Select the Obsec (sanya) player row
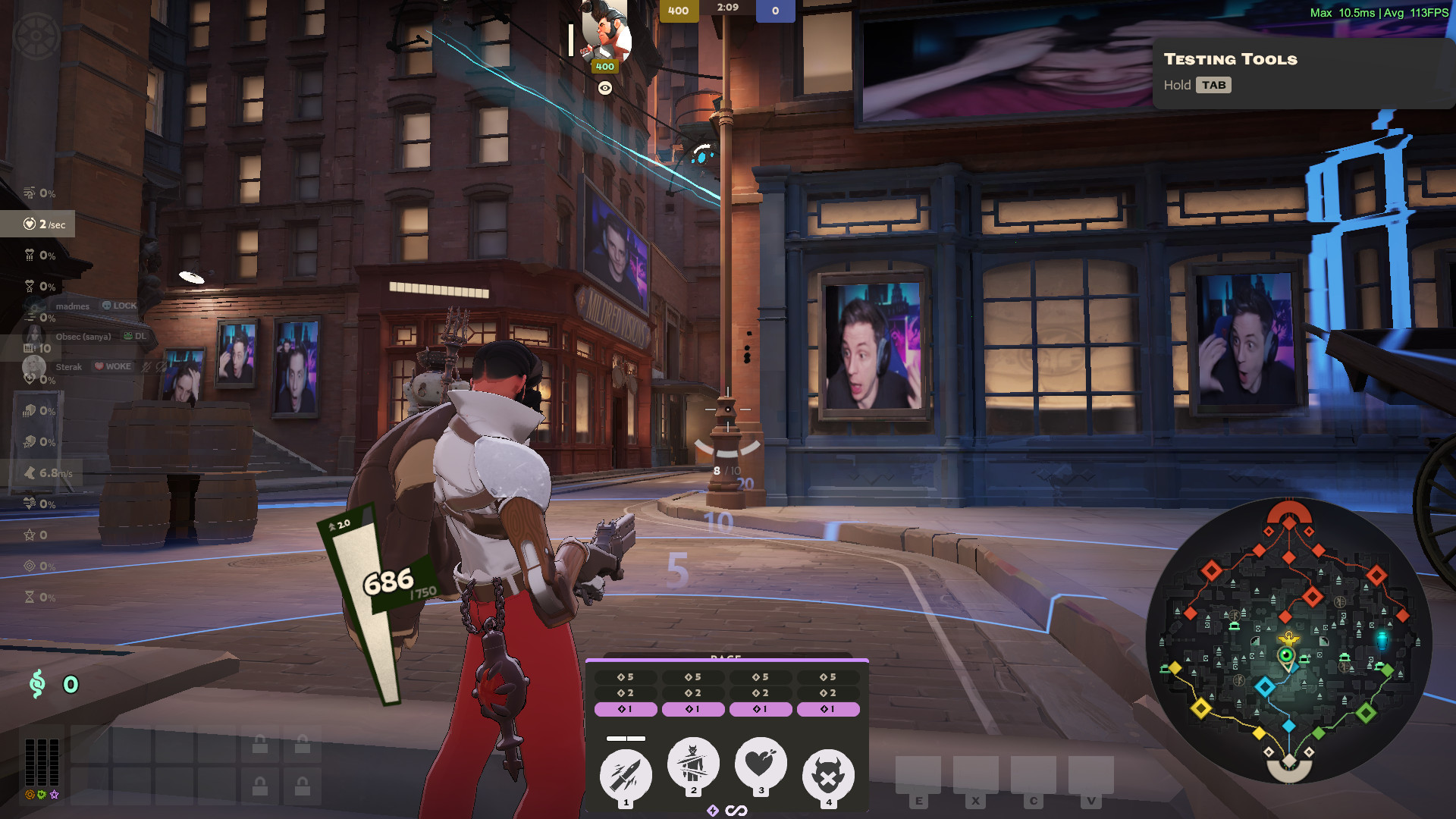1456x819 pixels. [83, 336]
